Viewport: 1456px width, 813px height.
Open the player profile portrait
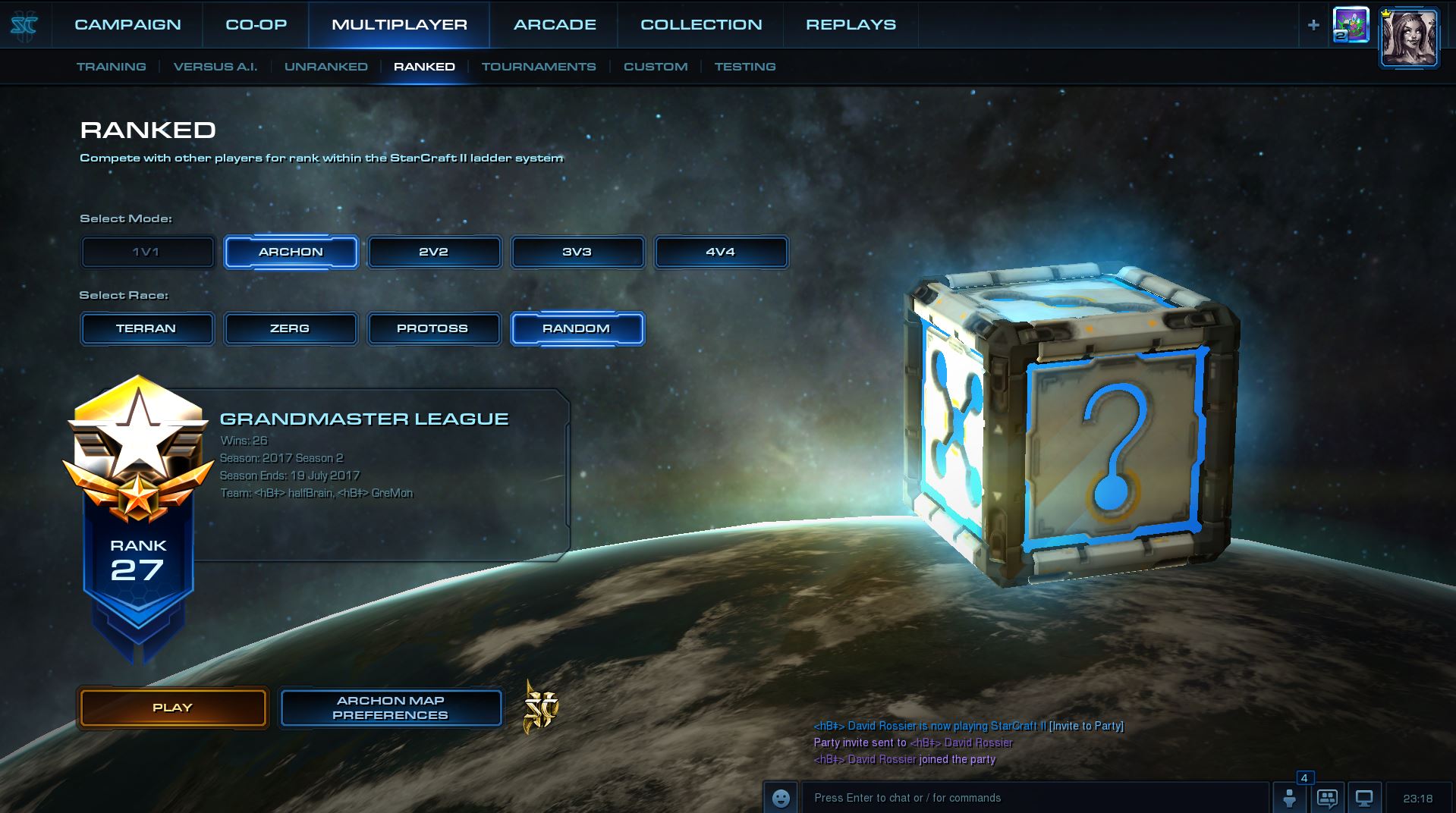tap(1409, 38)
